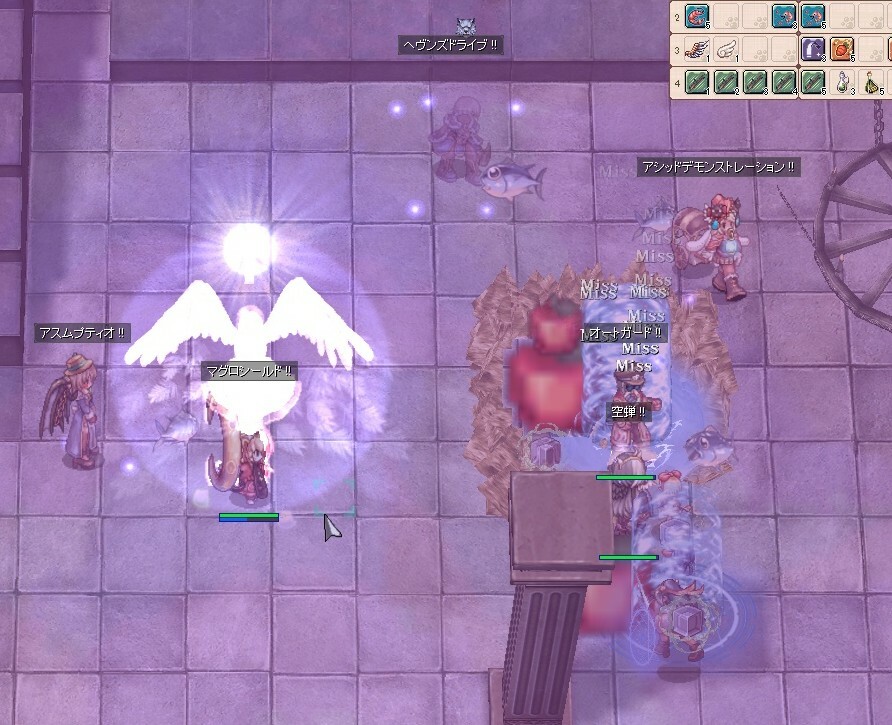The width and height of the screenshot is (892, 725).
Task: Activate the orange carrot skill icon
Action: tap(842, 50)
